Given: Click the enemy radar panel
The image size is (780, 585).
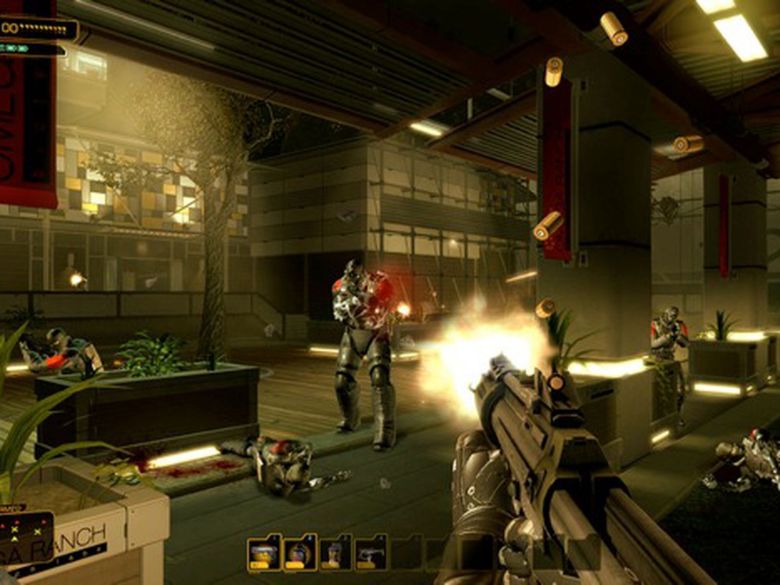Looking at the screenshot, I should click(26, 541).
